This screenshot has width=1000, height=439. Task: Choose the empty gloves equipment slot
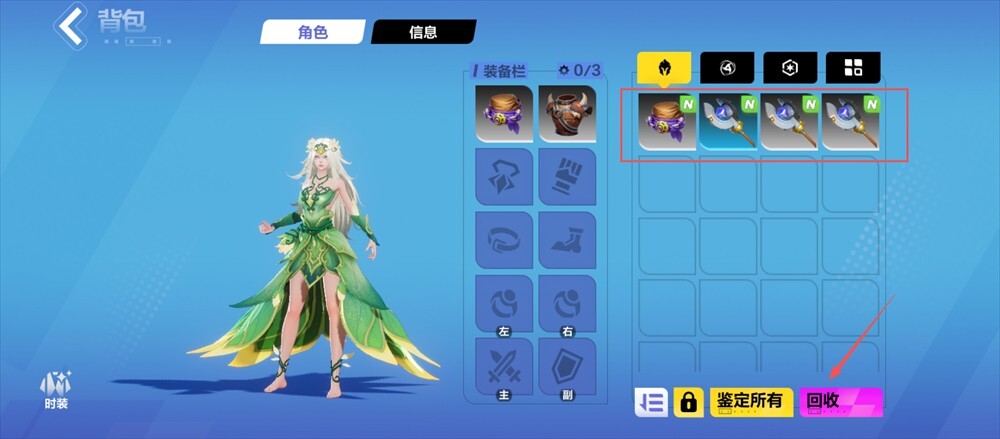(567, 176)
